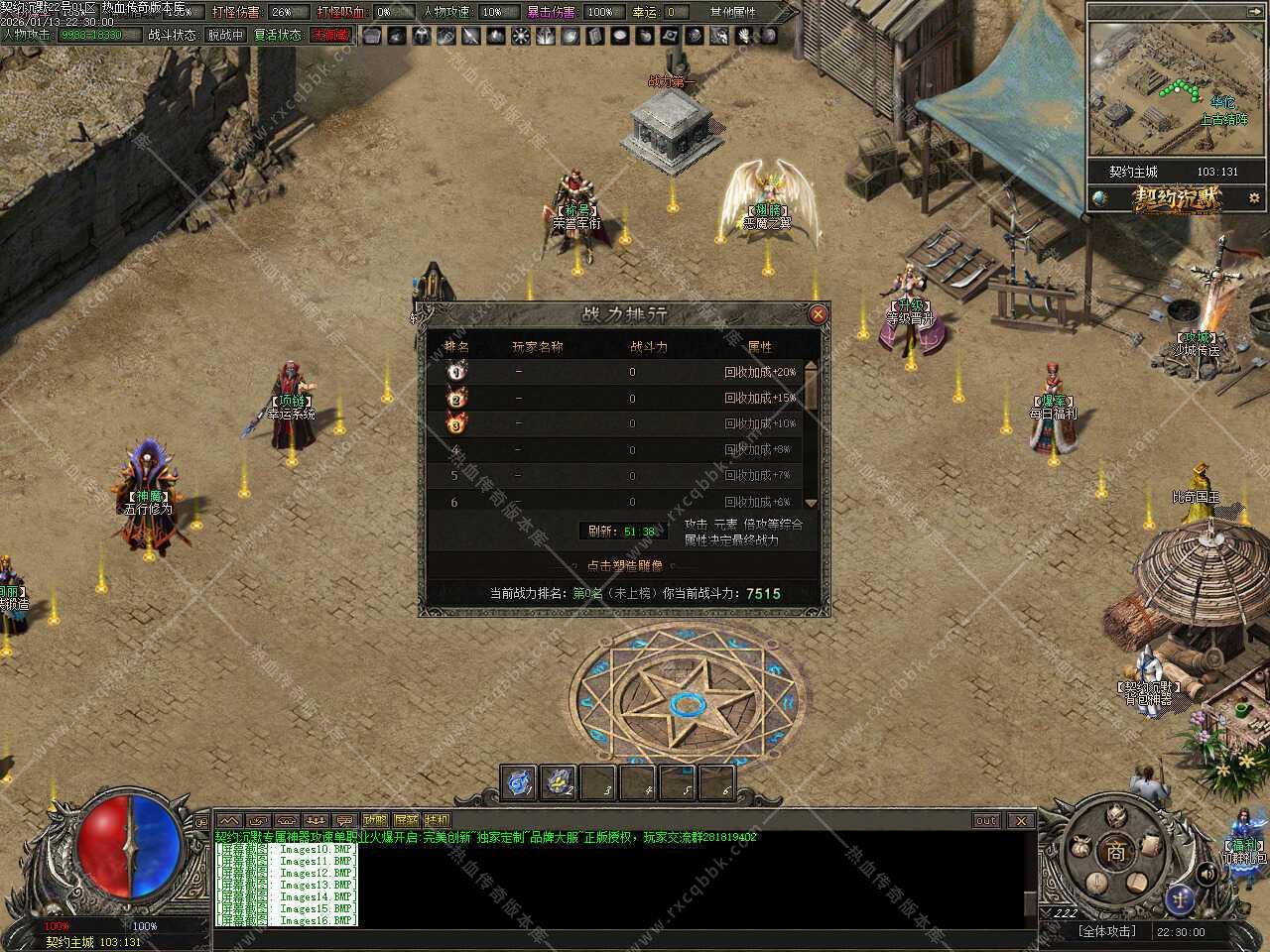1270x952 pixels.
Task: Use hotbar slot 2 skill icon
Action: coord(559,783)
